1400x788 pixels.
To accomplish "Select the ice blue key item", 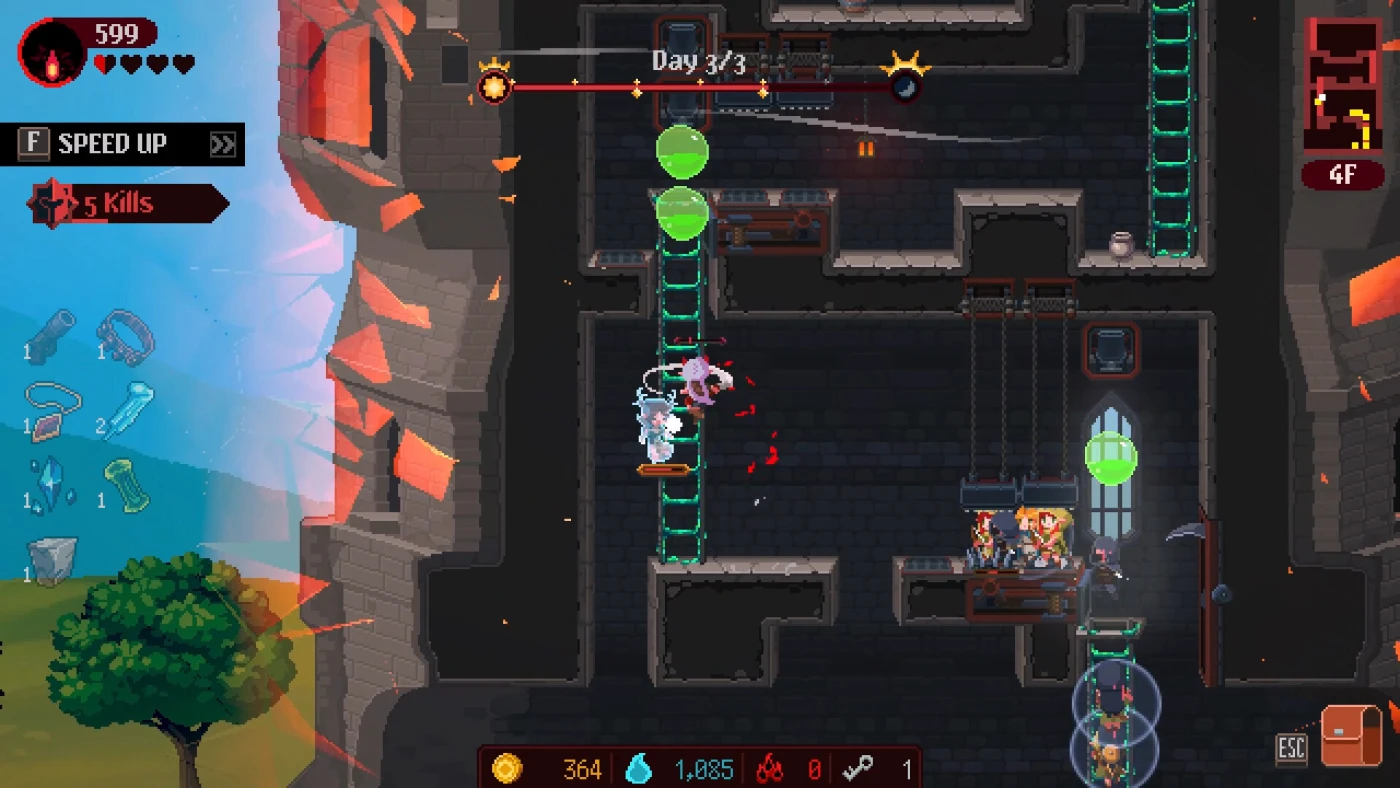I will click(130, 409).
